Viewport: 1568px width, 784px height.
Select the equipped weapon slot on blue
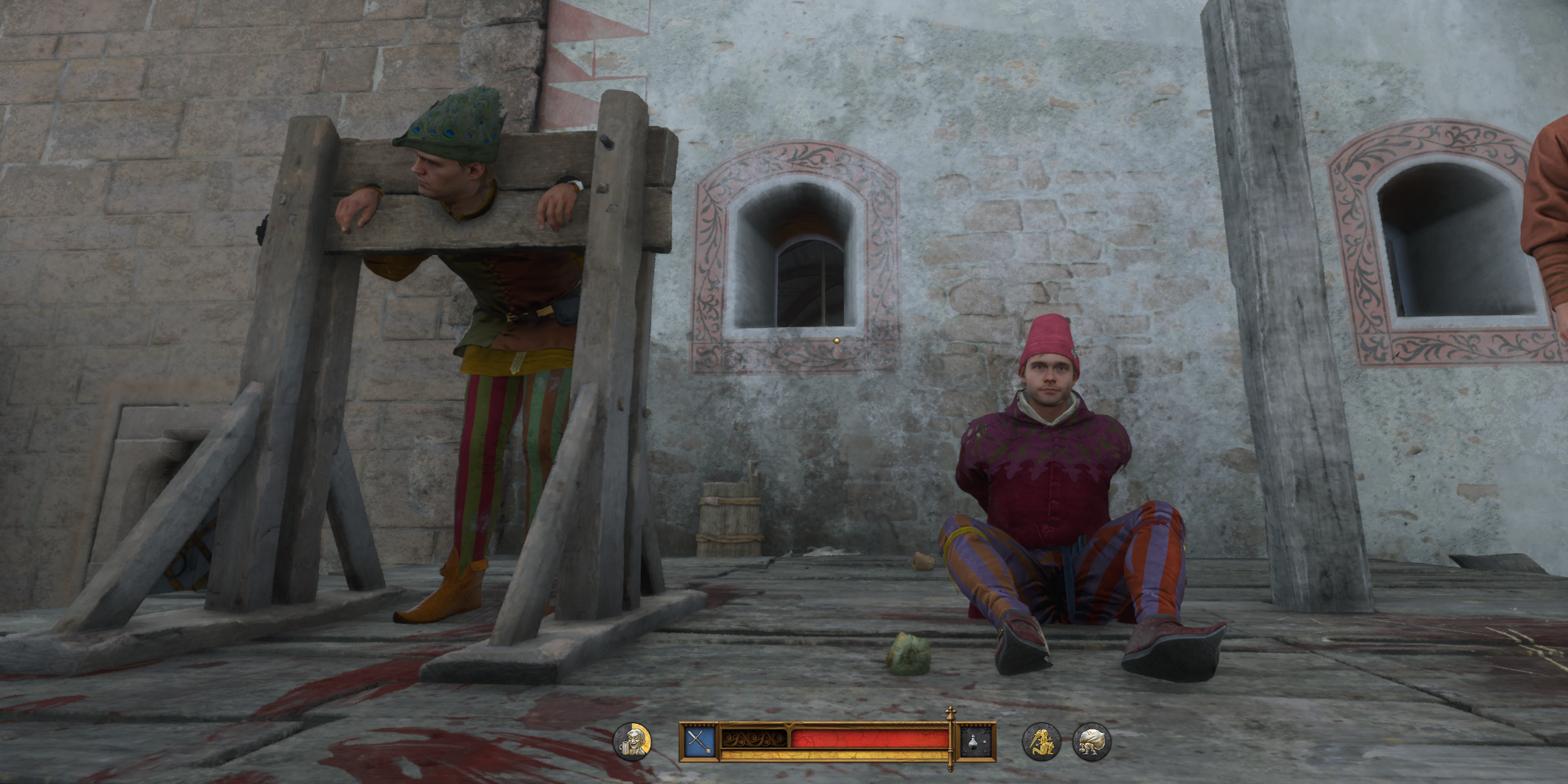tap(698, 742)
